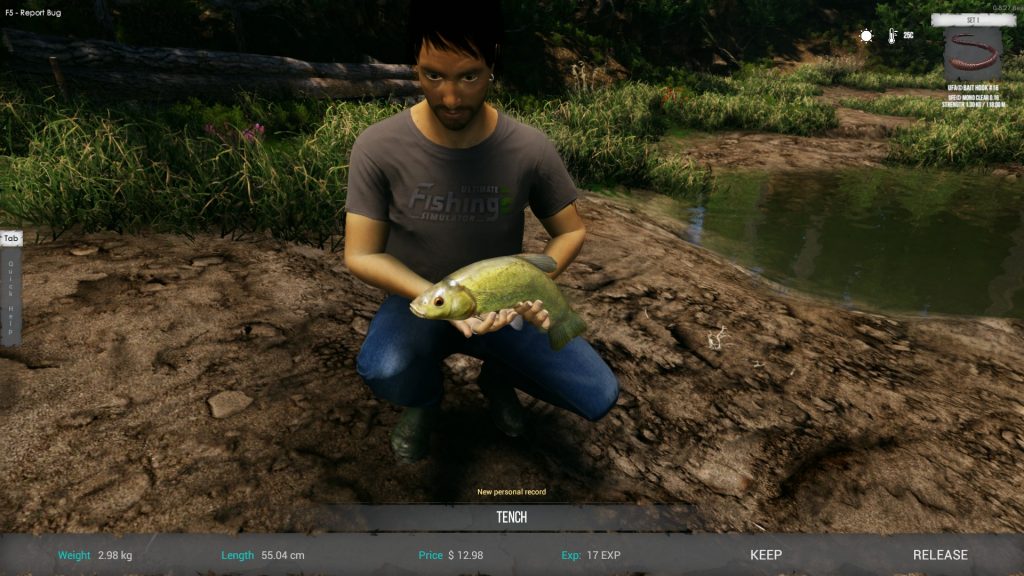Release the tench back into water
Image resolution: width=1024 pixels, height=576 pixels.
(940, 555)
